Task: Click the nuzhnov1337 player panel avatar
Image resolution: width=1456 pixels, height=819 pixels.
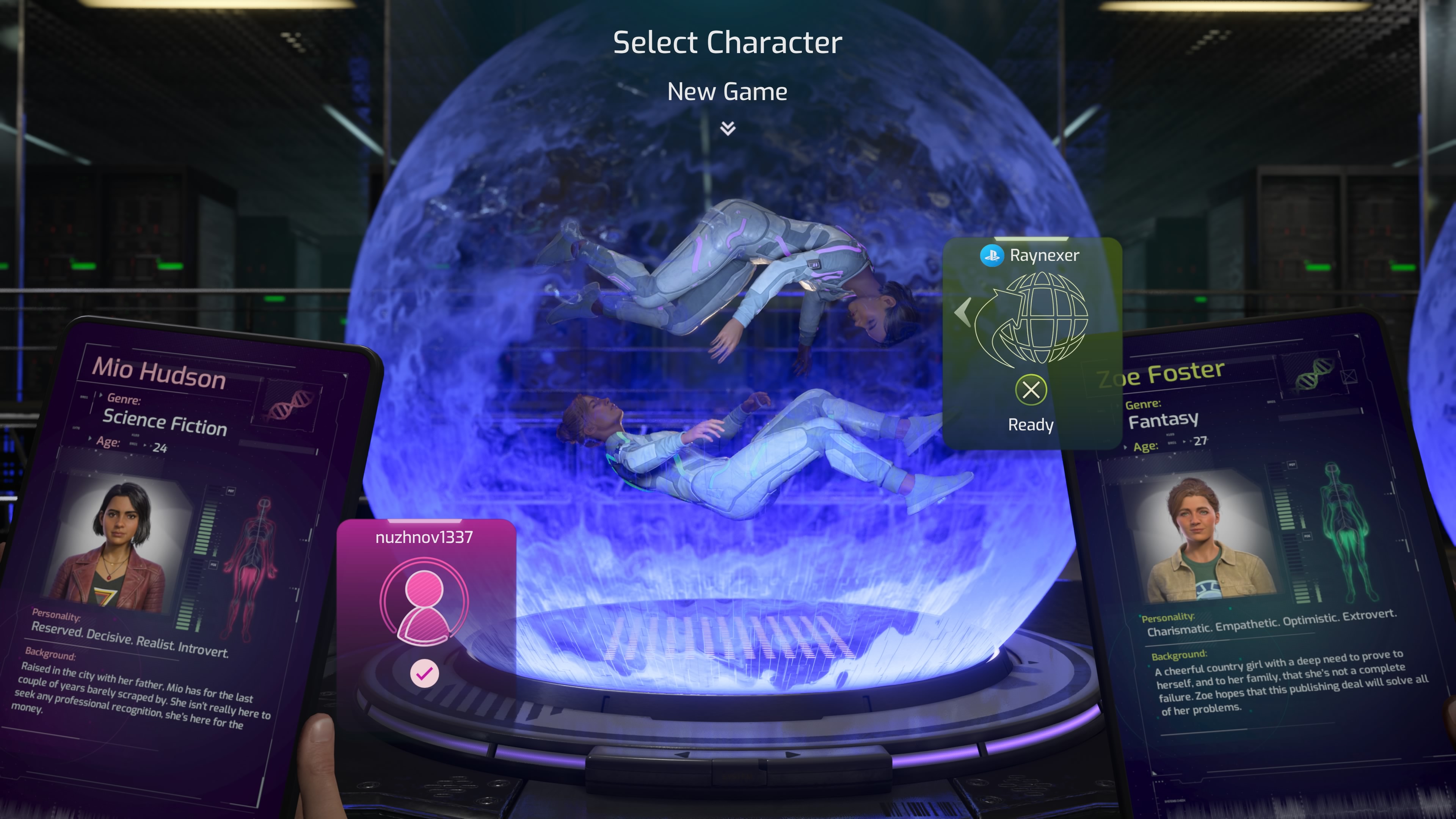Action: [424, 602]
